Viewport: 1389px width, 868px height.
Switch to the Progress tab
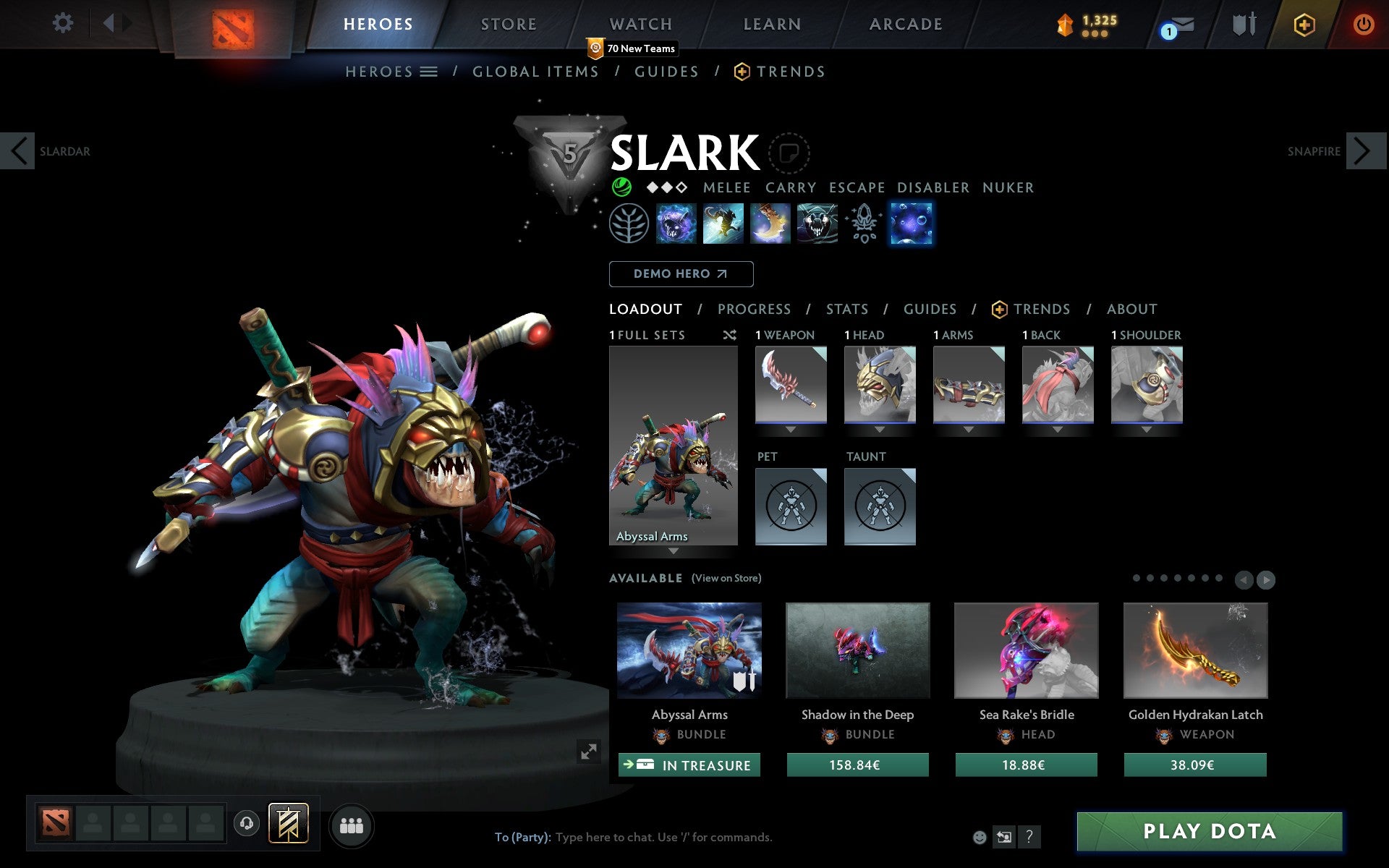pos(754,309)
